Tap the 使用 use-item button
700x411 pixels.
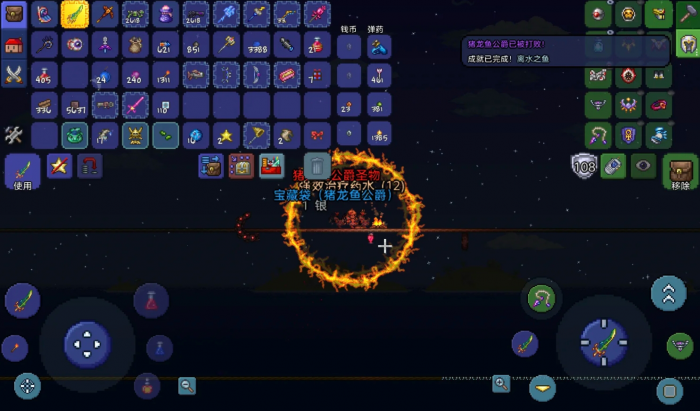[x=23, y=172]
